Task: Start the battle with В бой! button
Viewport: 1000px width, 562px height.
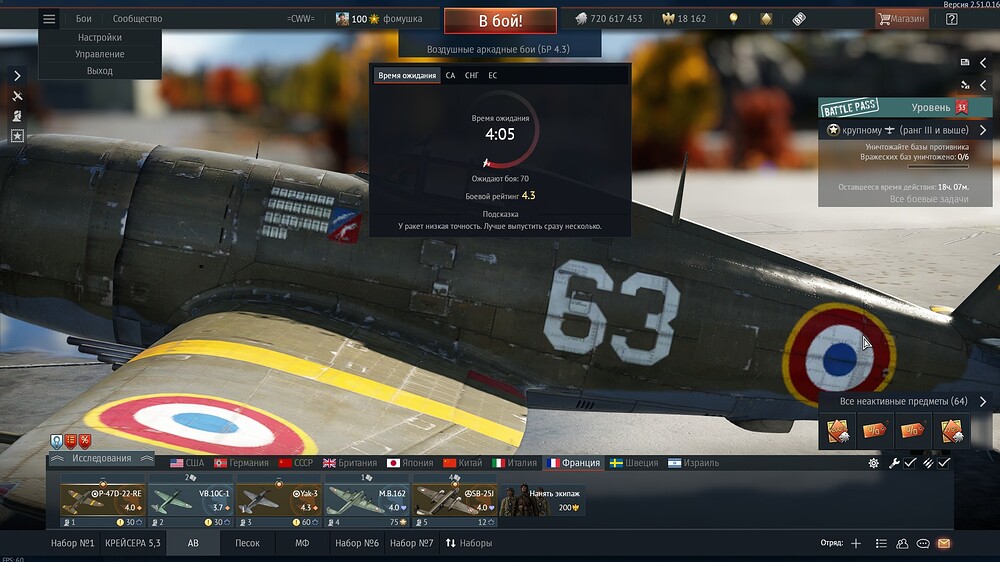Action: (x=500, y=20)
